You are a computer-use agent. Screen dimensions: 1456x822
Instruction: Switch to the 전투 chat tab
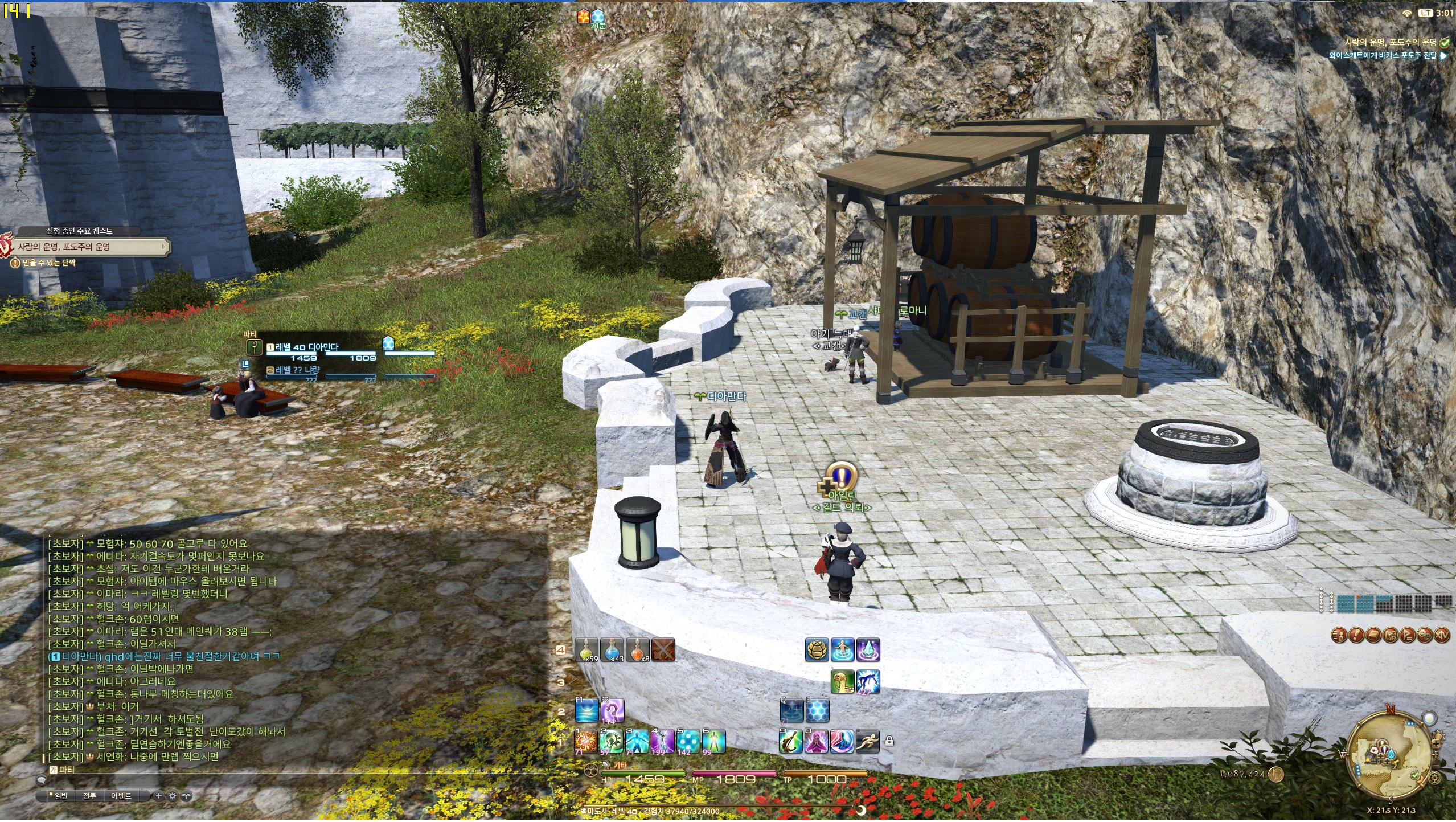(x=89, y=796)
